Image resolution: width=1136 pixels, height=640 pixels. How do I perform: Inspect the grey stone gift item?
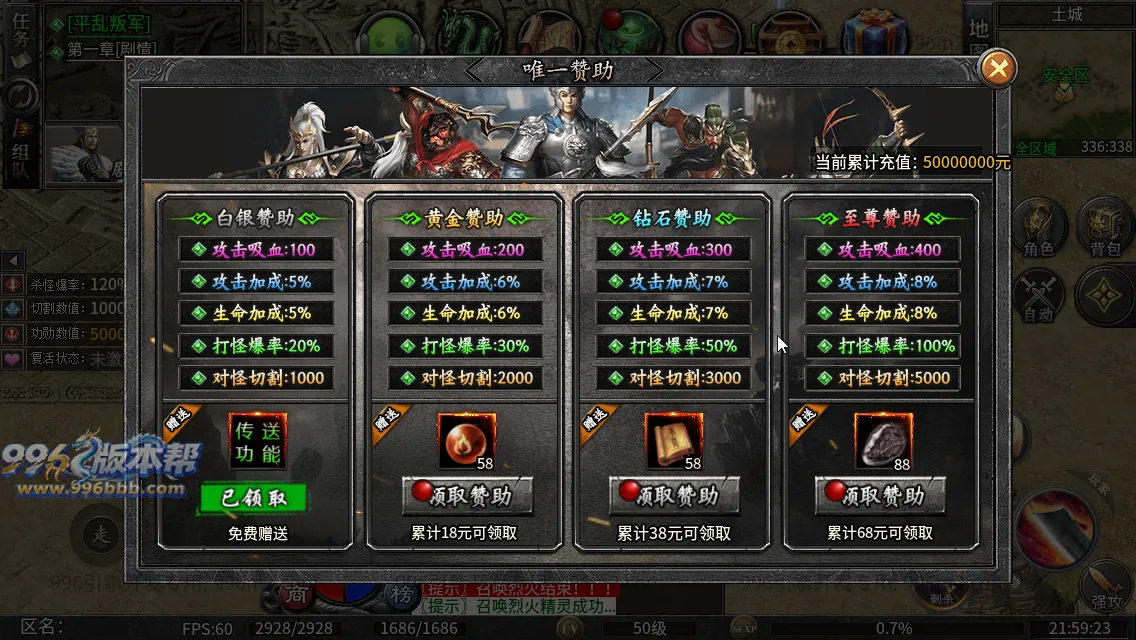(x=882, y=441)
